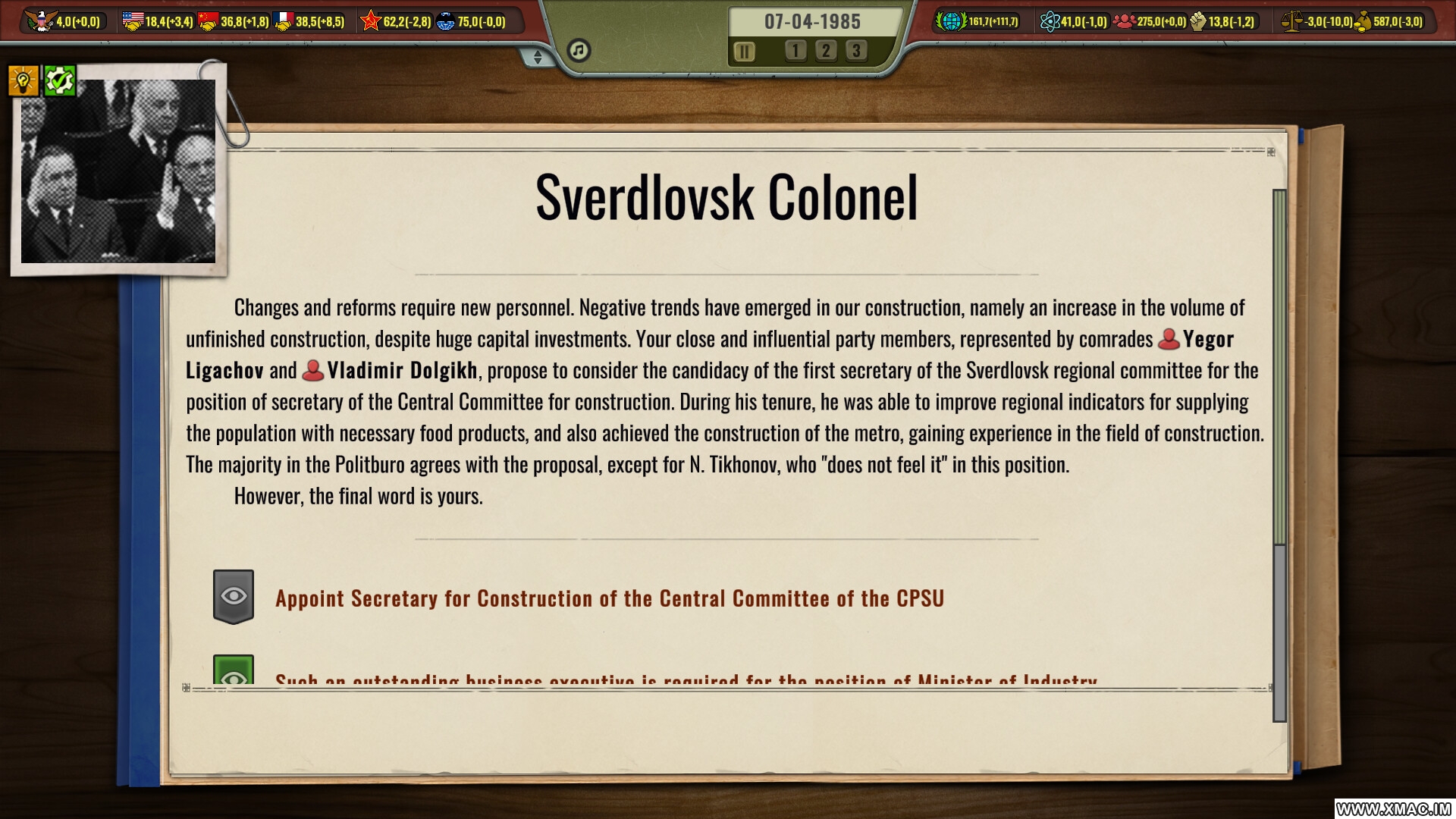Pause the game with the pause button
The height and width of the screenshot is (819, 1456).
pos(745,52)
